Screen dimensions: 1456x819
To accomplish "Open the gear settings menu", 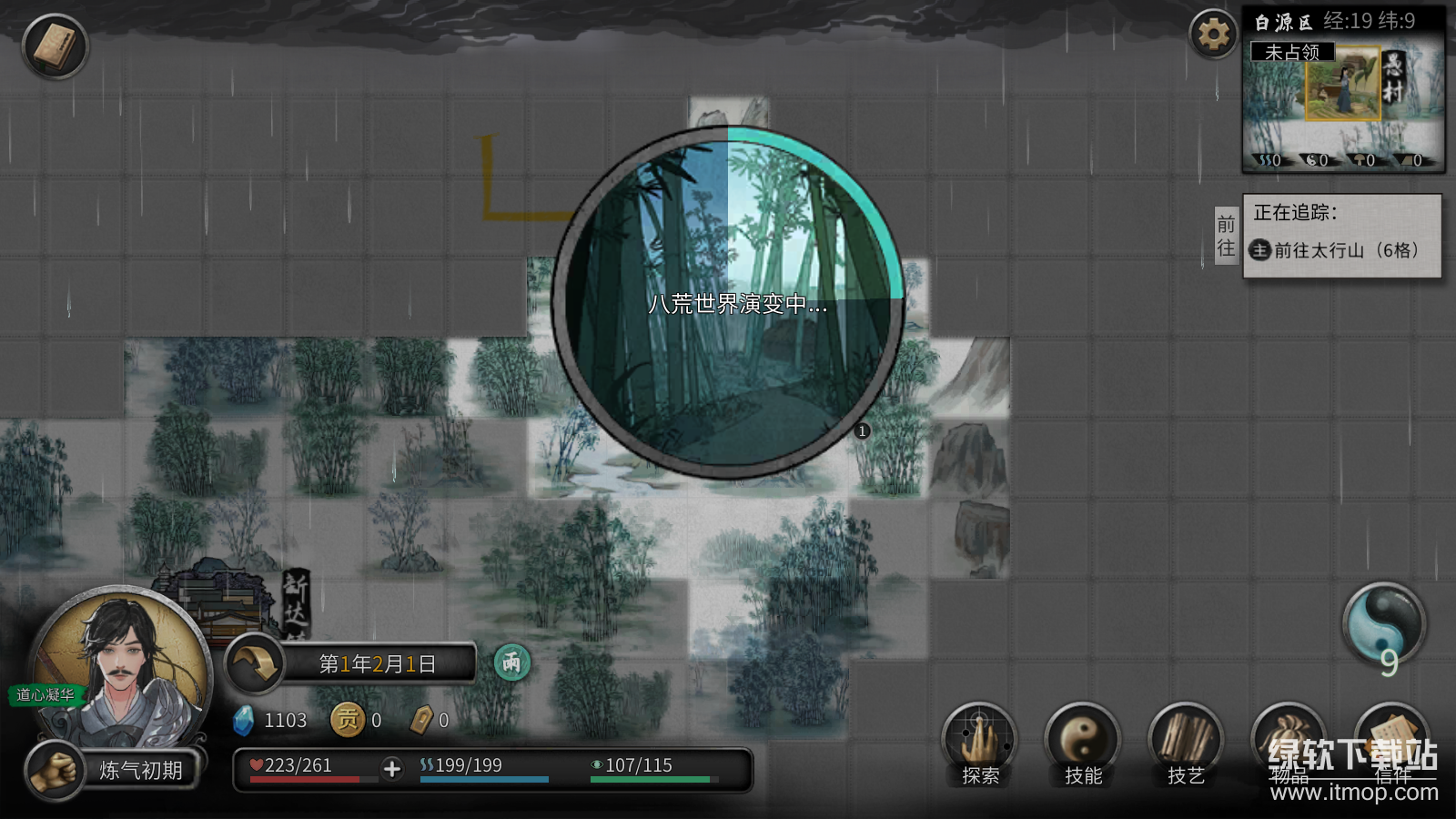I will pos(1213,35).
